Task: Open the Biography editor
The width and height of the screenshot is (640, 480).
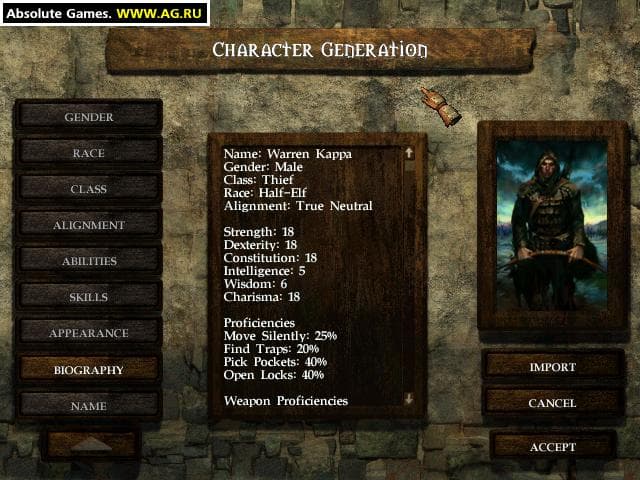Action: coord(89,369)
